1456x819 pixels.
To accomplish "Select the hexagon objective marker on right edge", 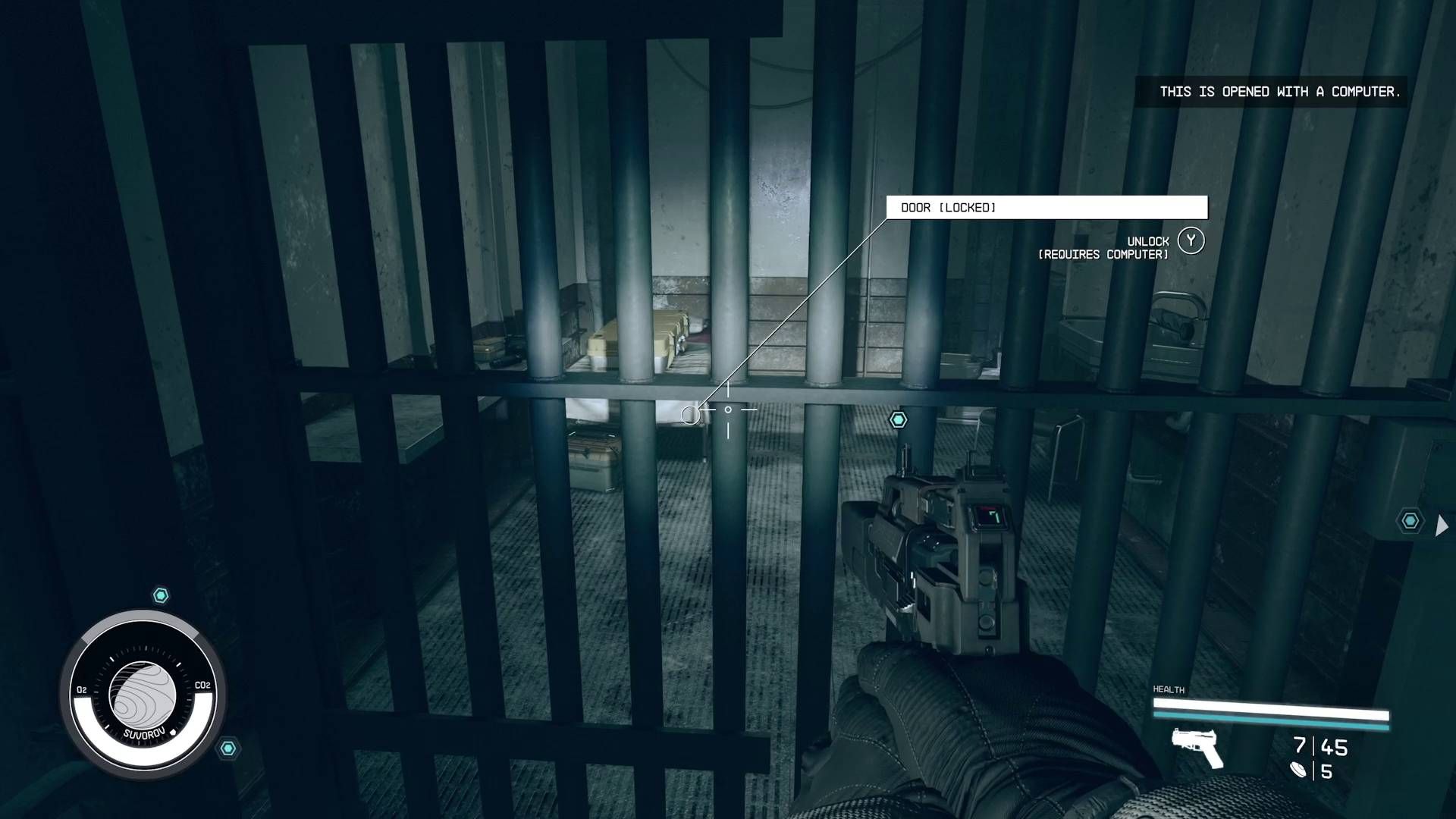I will pos(1412,521).
